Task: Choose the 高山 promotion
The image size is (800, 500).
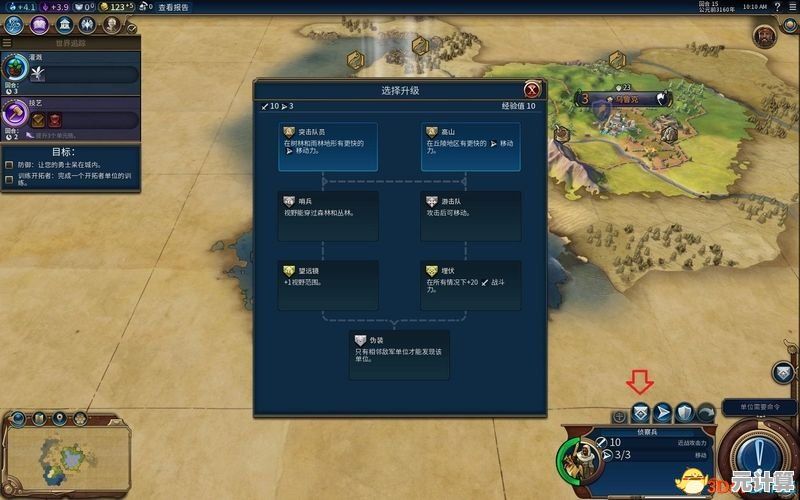Action: point(471,147)
